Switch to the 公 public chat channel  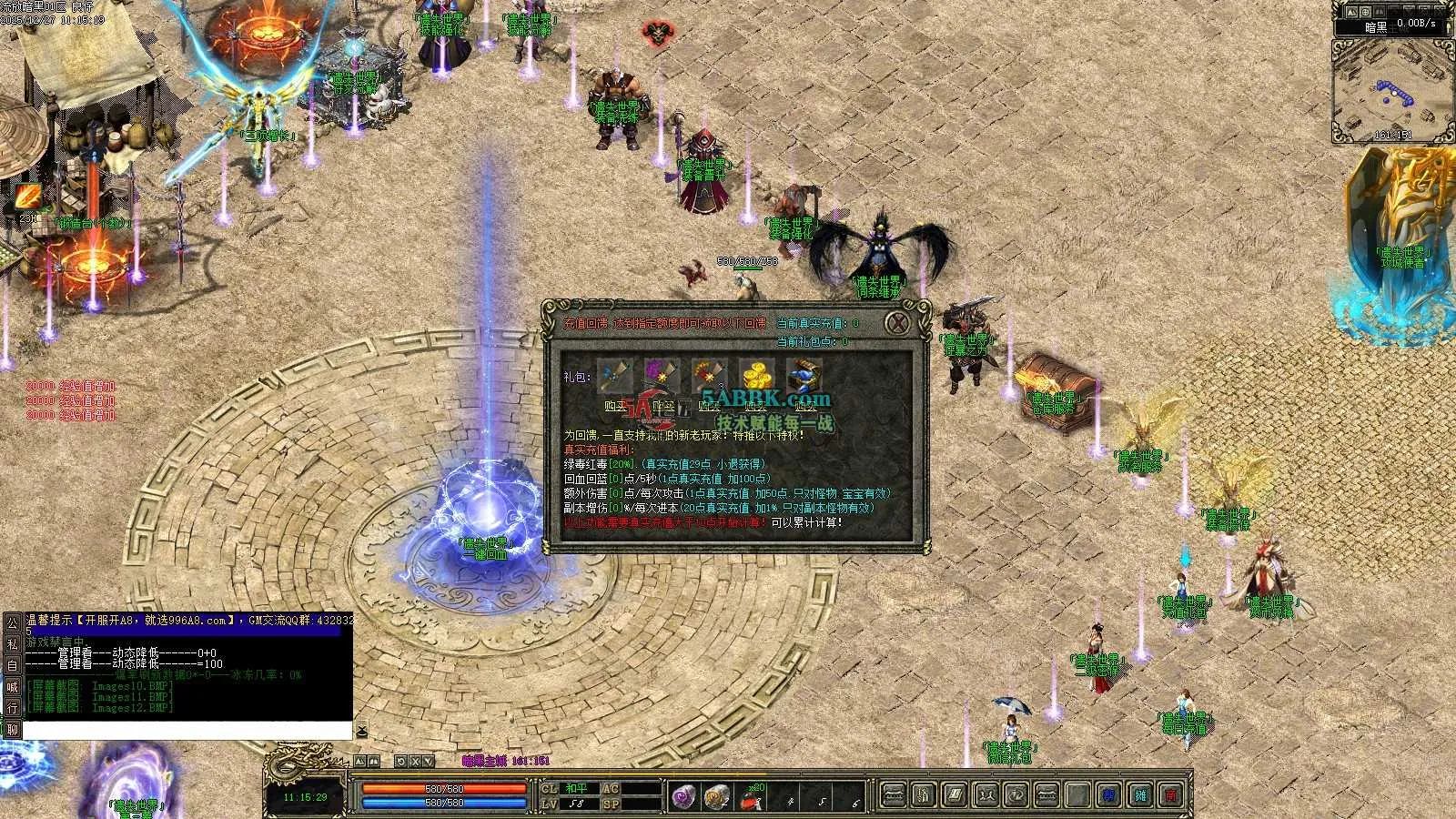coord(13,623)
